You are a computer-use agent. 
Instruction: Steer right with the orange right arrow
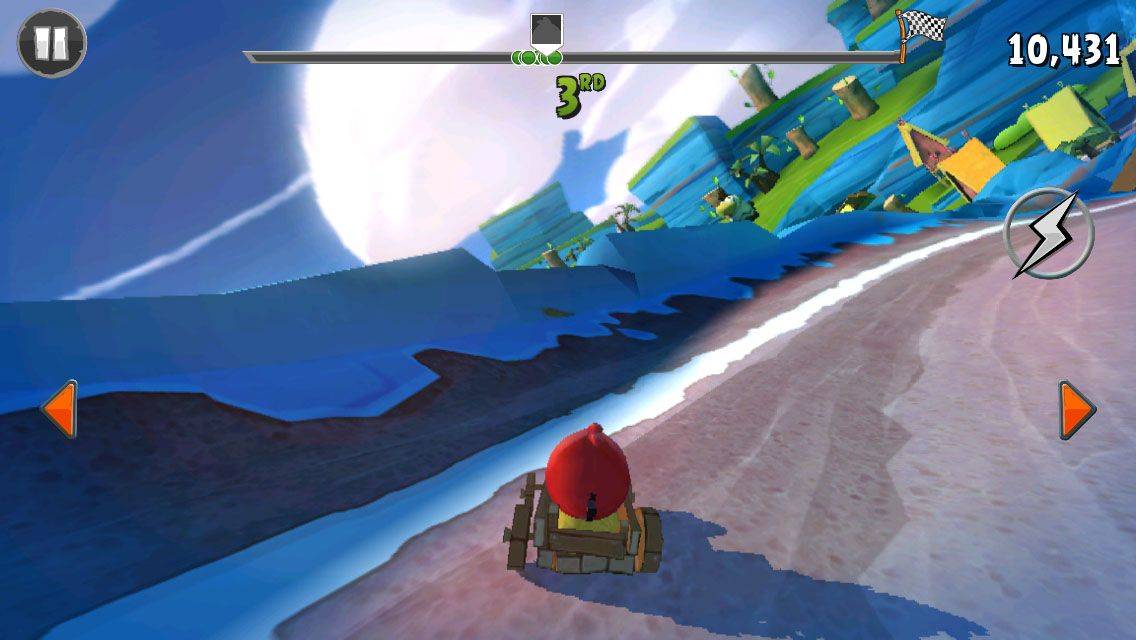pos(1076,409)
